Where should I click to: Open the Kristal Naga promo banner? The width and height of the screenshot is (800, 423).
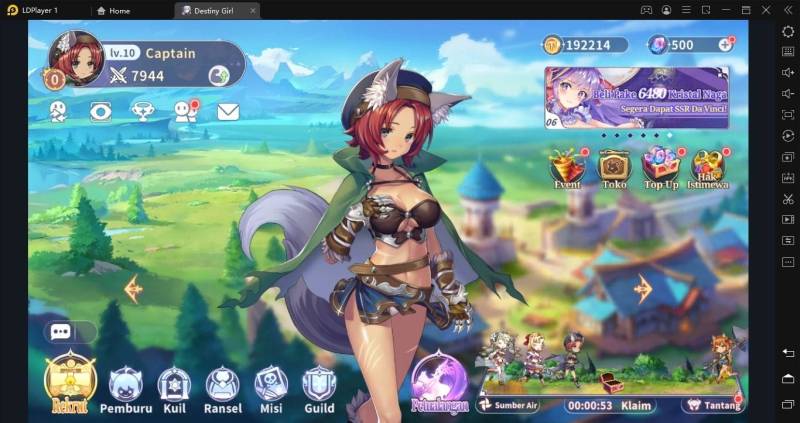click(636, 98)
